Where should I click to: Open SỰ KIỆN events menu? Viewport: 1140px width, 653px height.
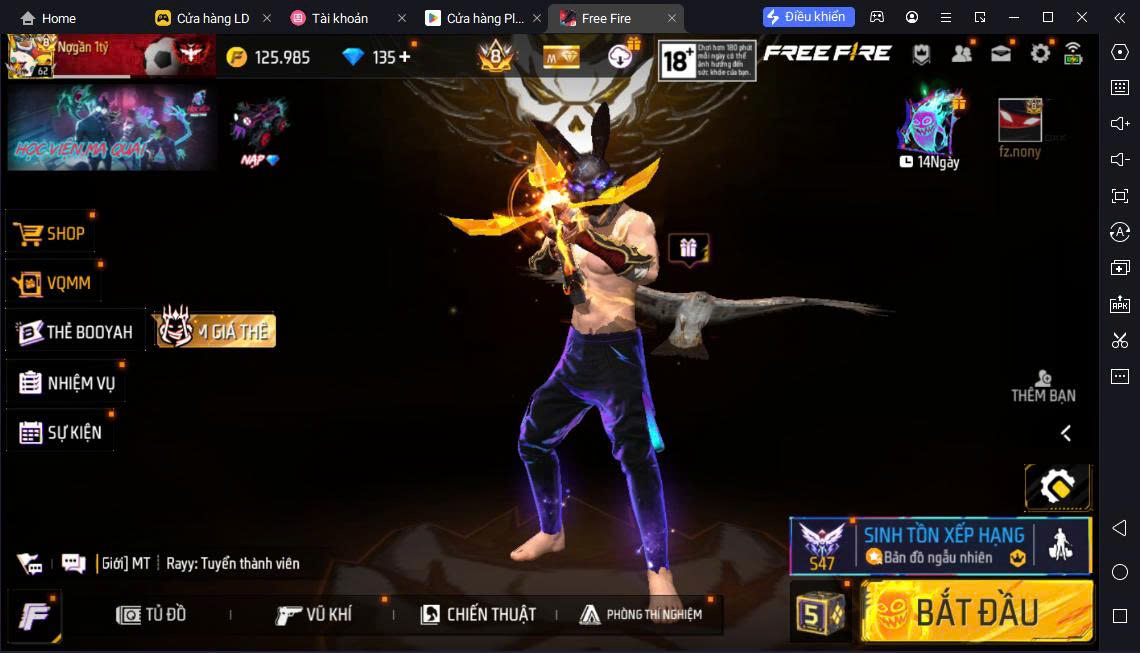pos(60,433)
